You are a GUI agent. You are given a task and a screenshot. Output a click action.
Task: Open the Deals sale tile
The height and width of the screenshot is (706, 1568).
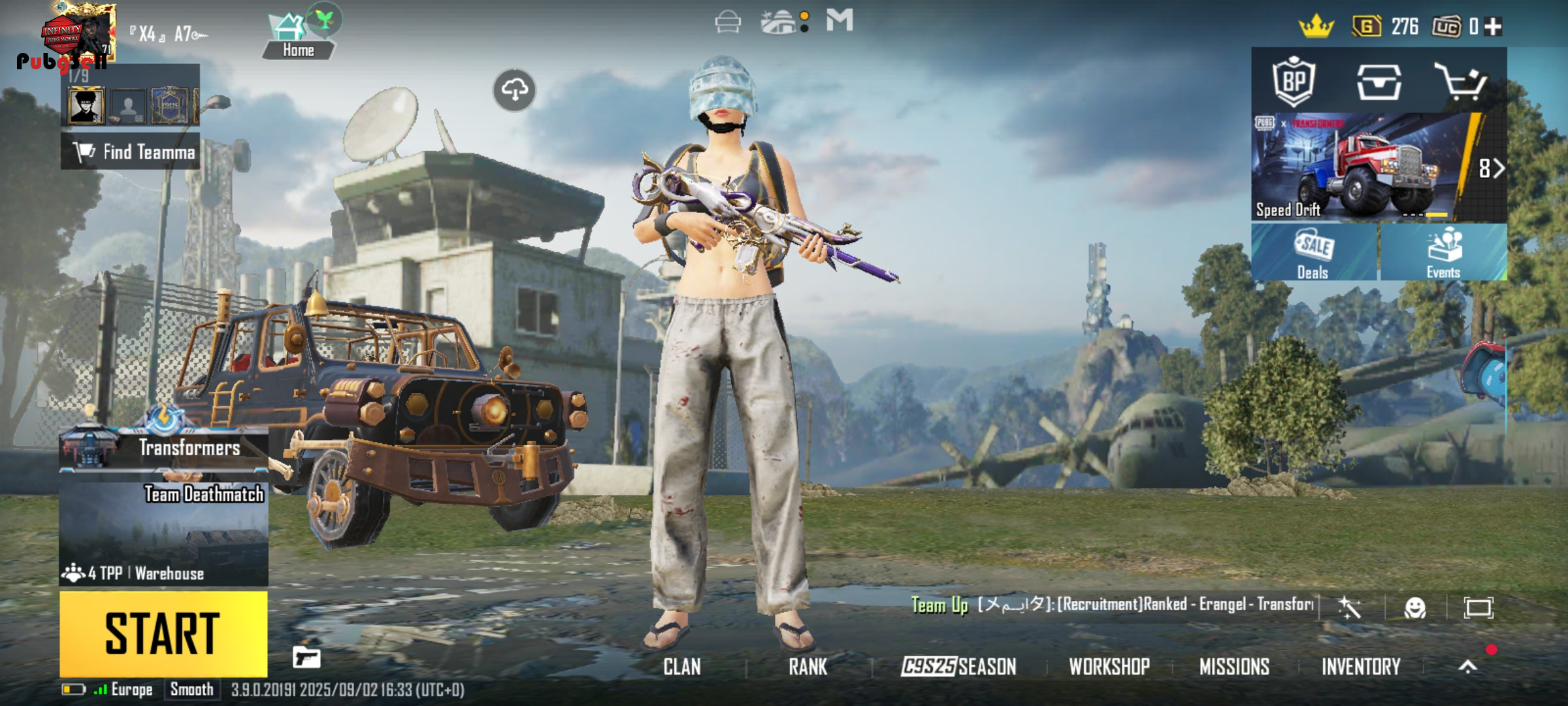click(1313, 253)
